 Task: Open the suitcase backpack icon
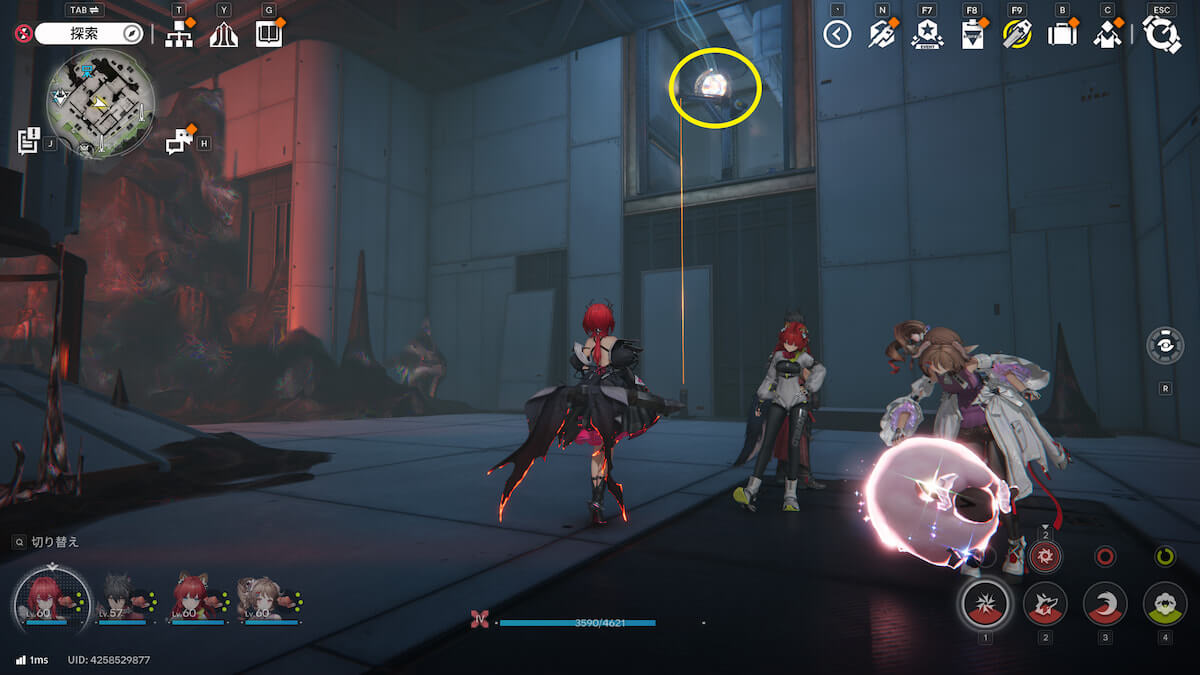[x=1062, y=35]
